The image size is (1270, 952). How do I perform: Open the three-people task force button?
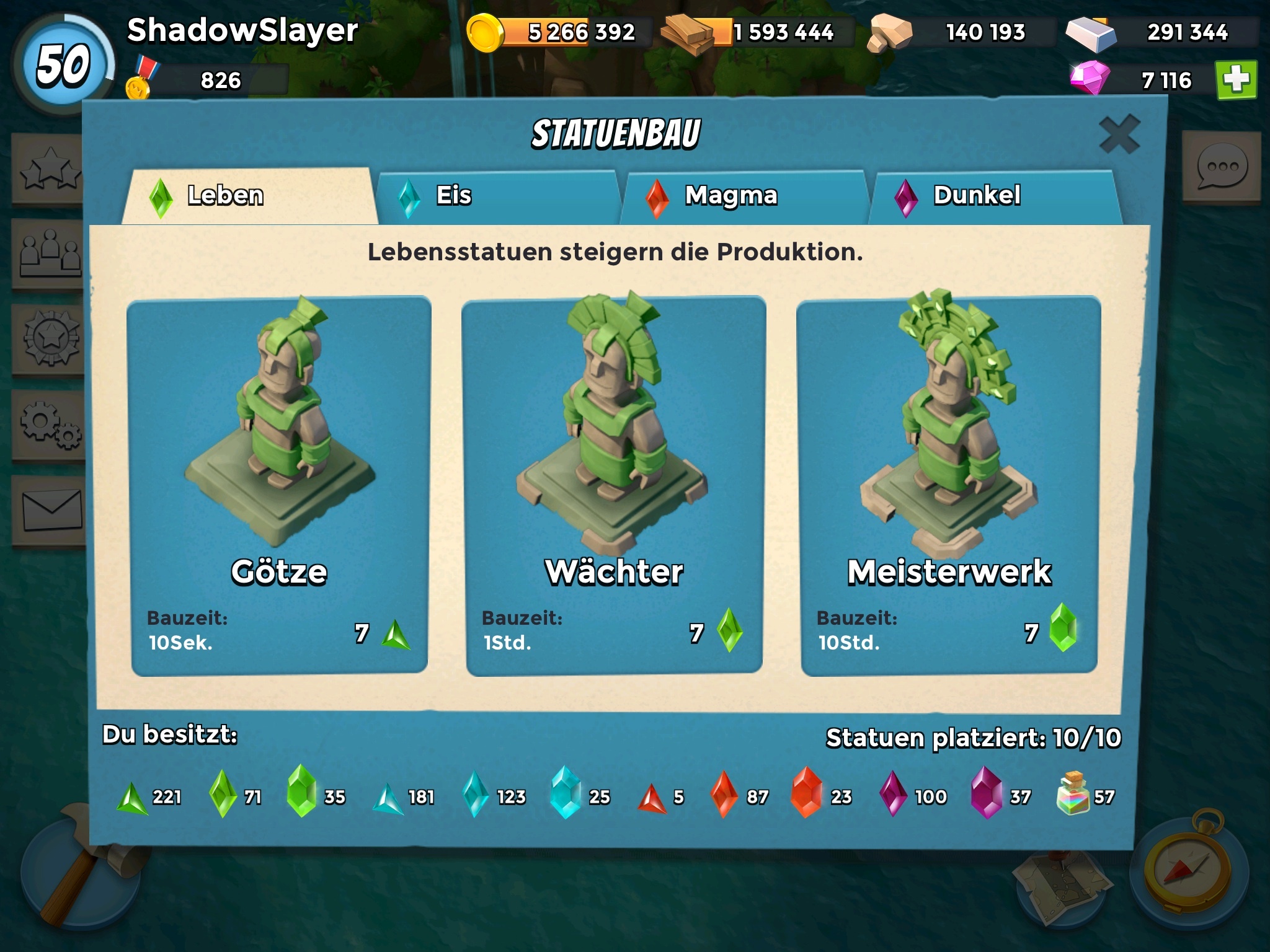tap(50, 254)
